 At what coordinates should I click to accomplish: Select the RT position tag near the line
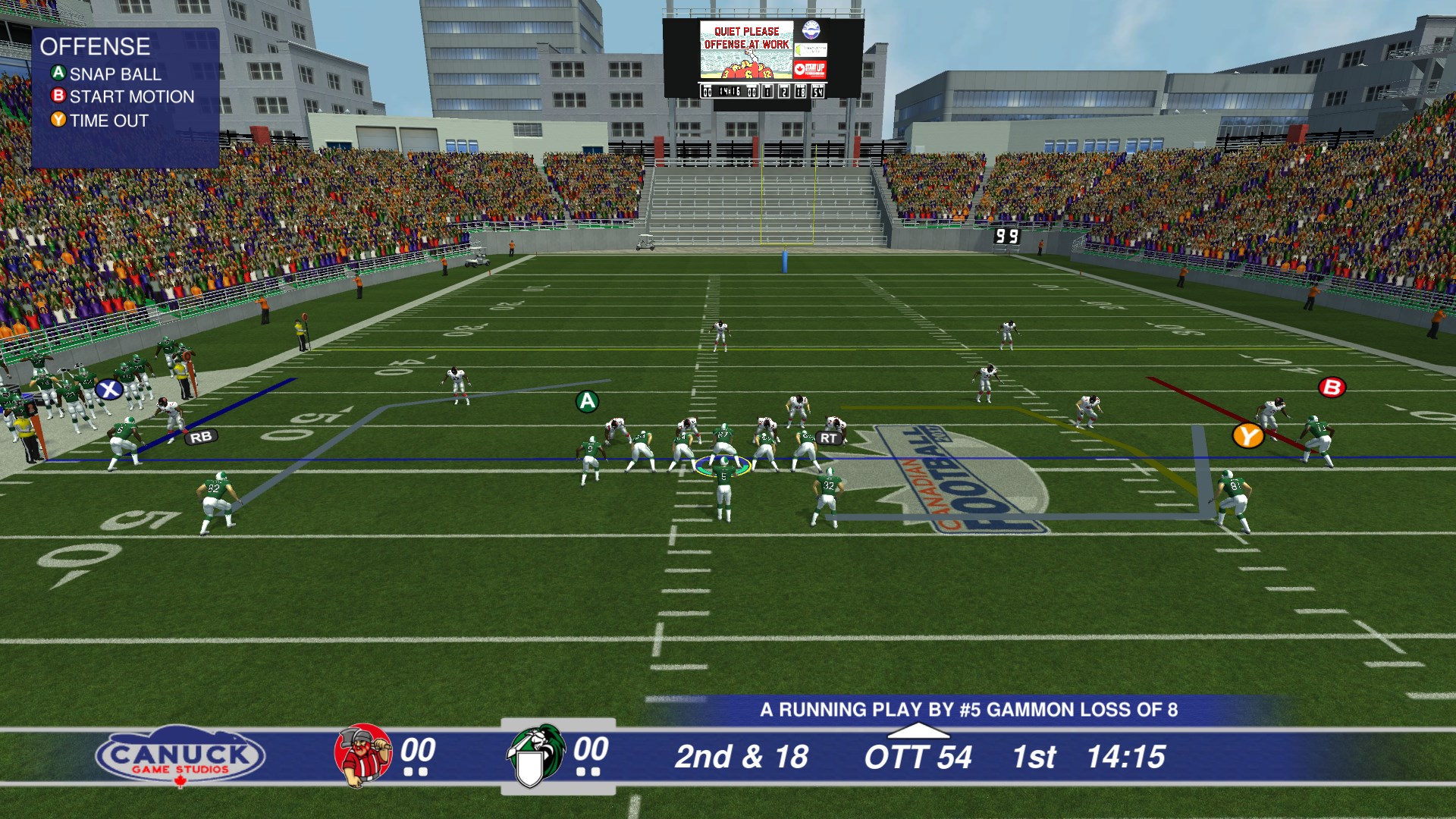pos(828,437)
